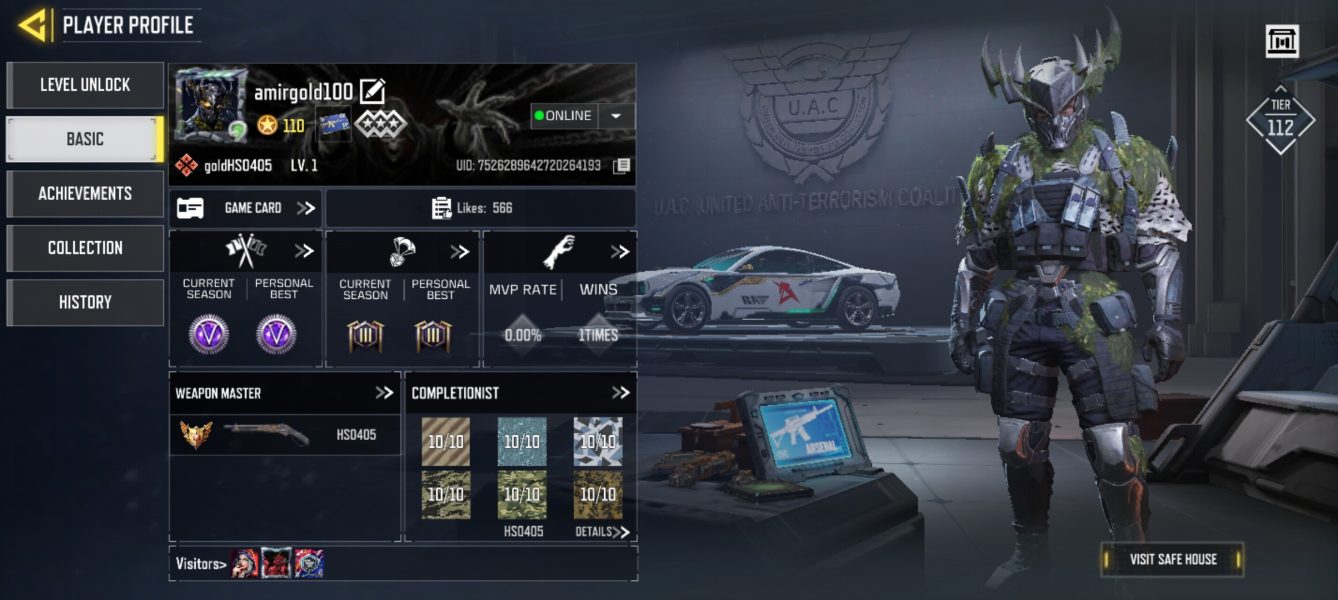Select the Basic tab
The height and width of the screenshot is (600, 1338).
85,139
